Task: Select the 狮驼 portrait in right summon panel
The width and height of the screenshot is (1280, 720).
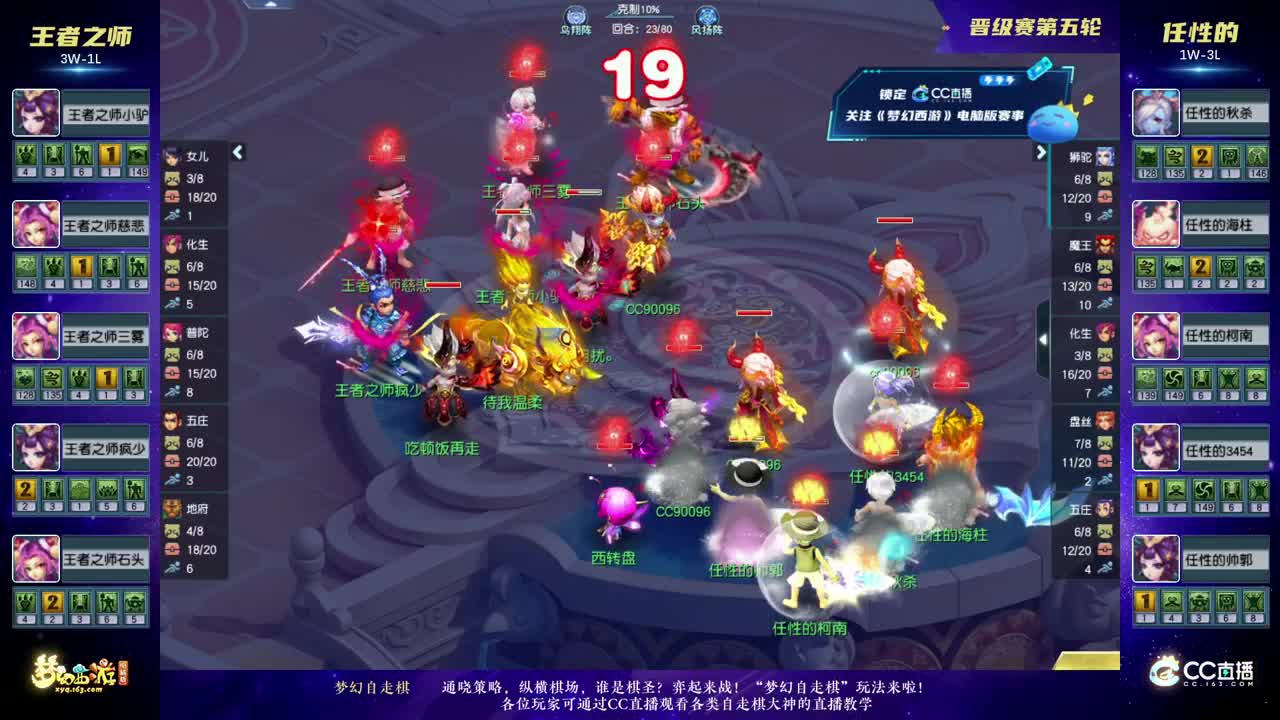Action: pyautogui.click(x=1105, y=157)
